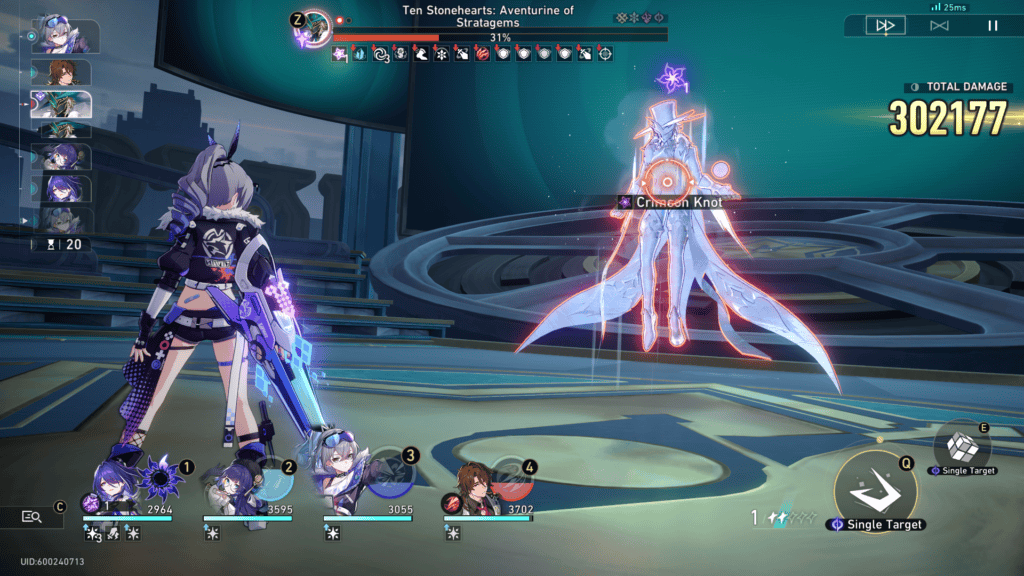Select Silver Wolf's portrait in the party bar
This screenshot has width=1024, height=576.
(345, 477)
